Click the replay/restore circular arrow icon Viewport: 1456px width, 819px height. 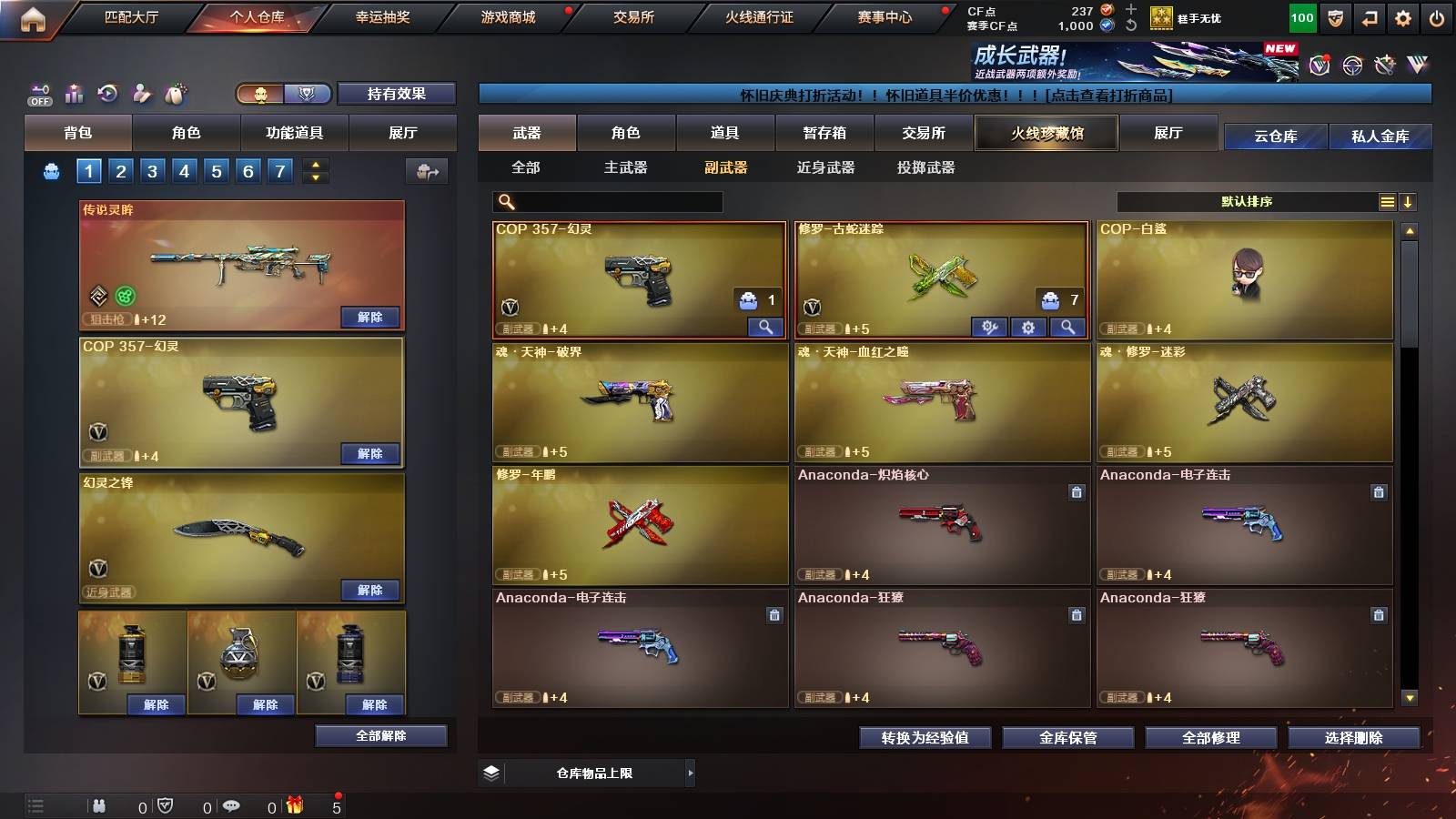click(x=108, y=93)
